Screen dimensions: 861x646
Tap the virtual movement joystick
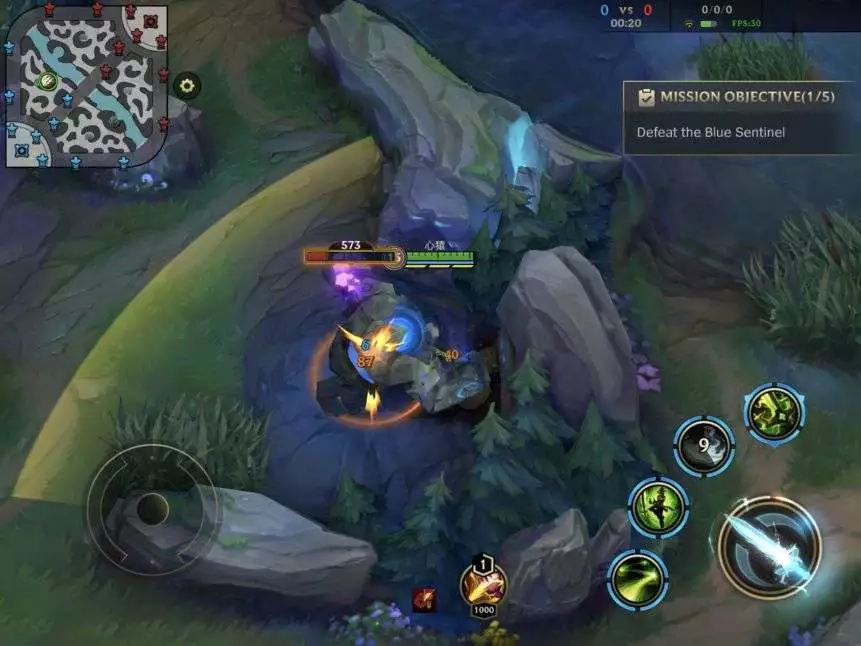pyautogui.click(x=152, y=509)
